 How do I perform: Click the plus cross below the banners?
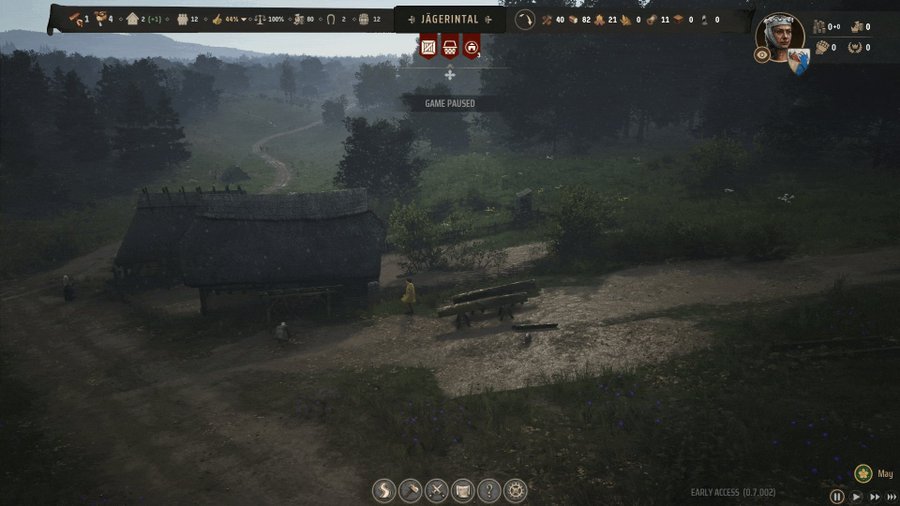coord(450,75)
